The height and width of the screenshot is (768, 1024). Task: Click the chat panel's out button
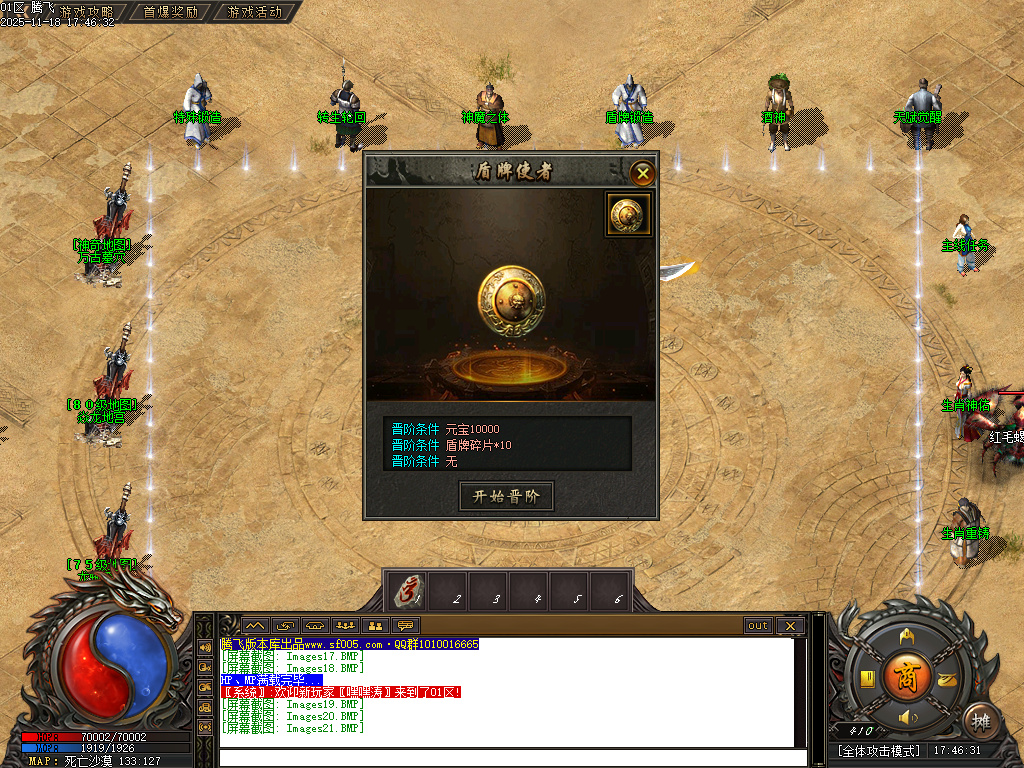coord(758,626)
